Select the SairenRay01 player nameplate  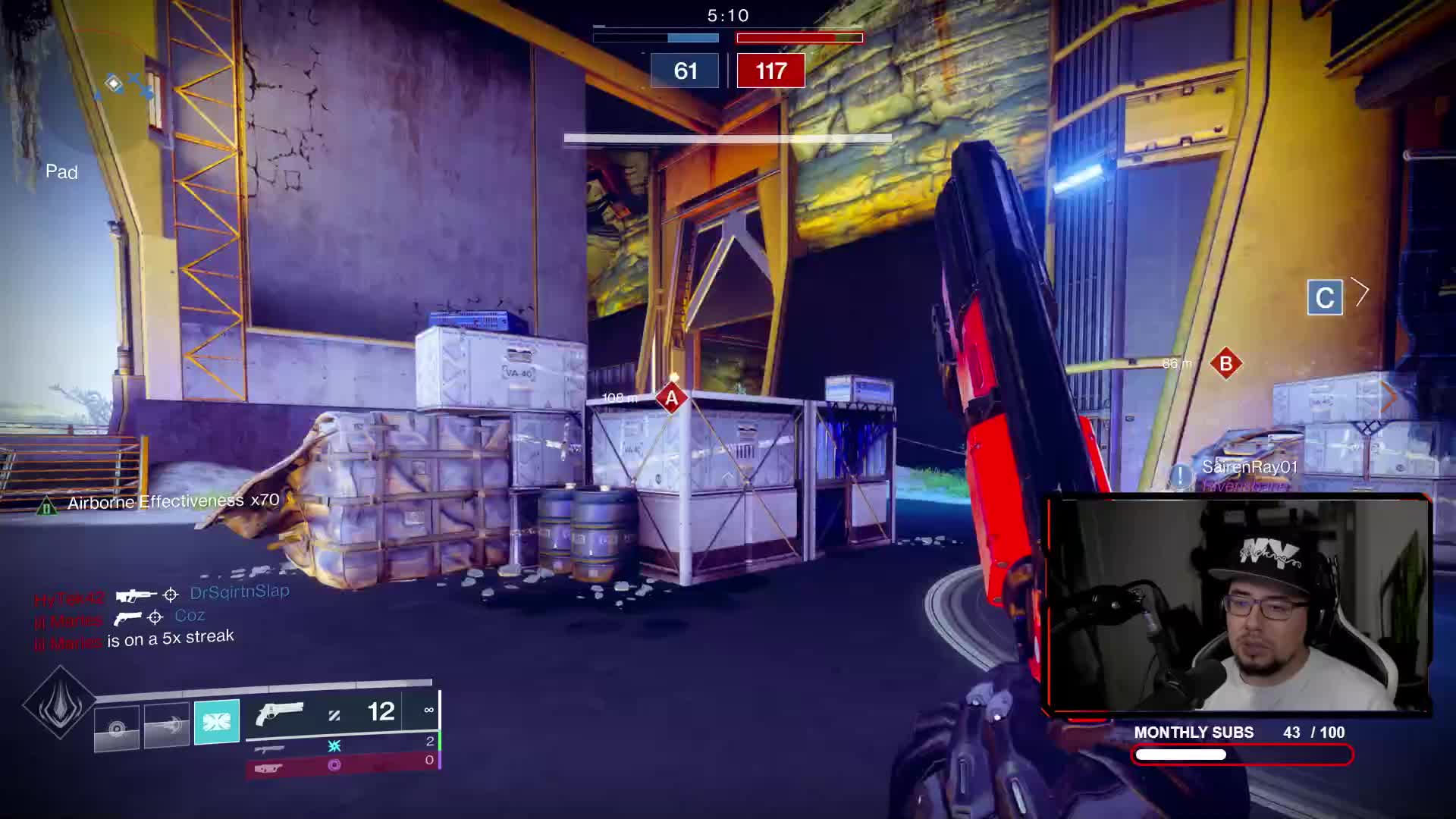pyautogui.click(x=1249, y=467)
